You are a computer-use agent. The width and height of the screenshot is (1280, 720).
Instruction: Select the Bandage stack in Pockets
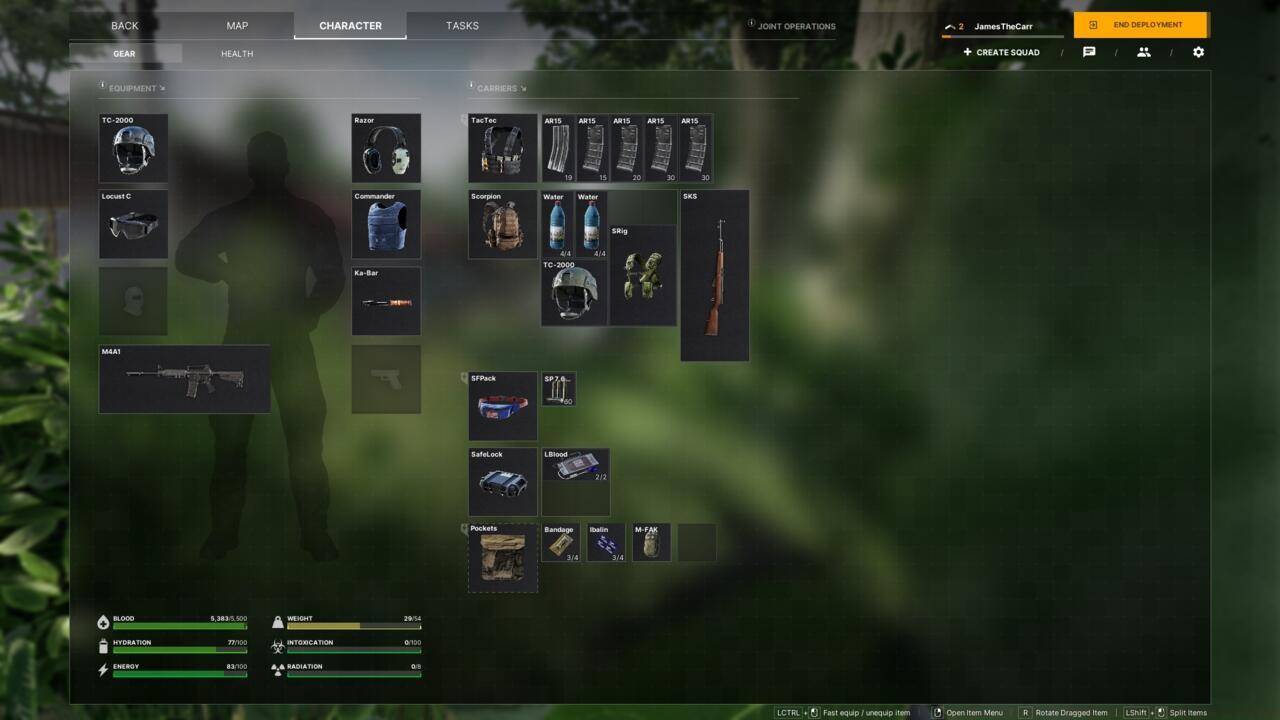(559, 542)
